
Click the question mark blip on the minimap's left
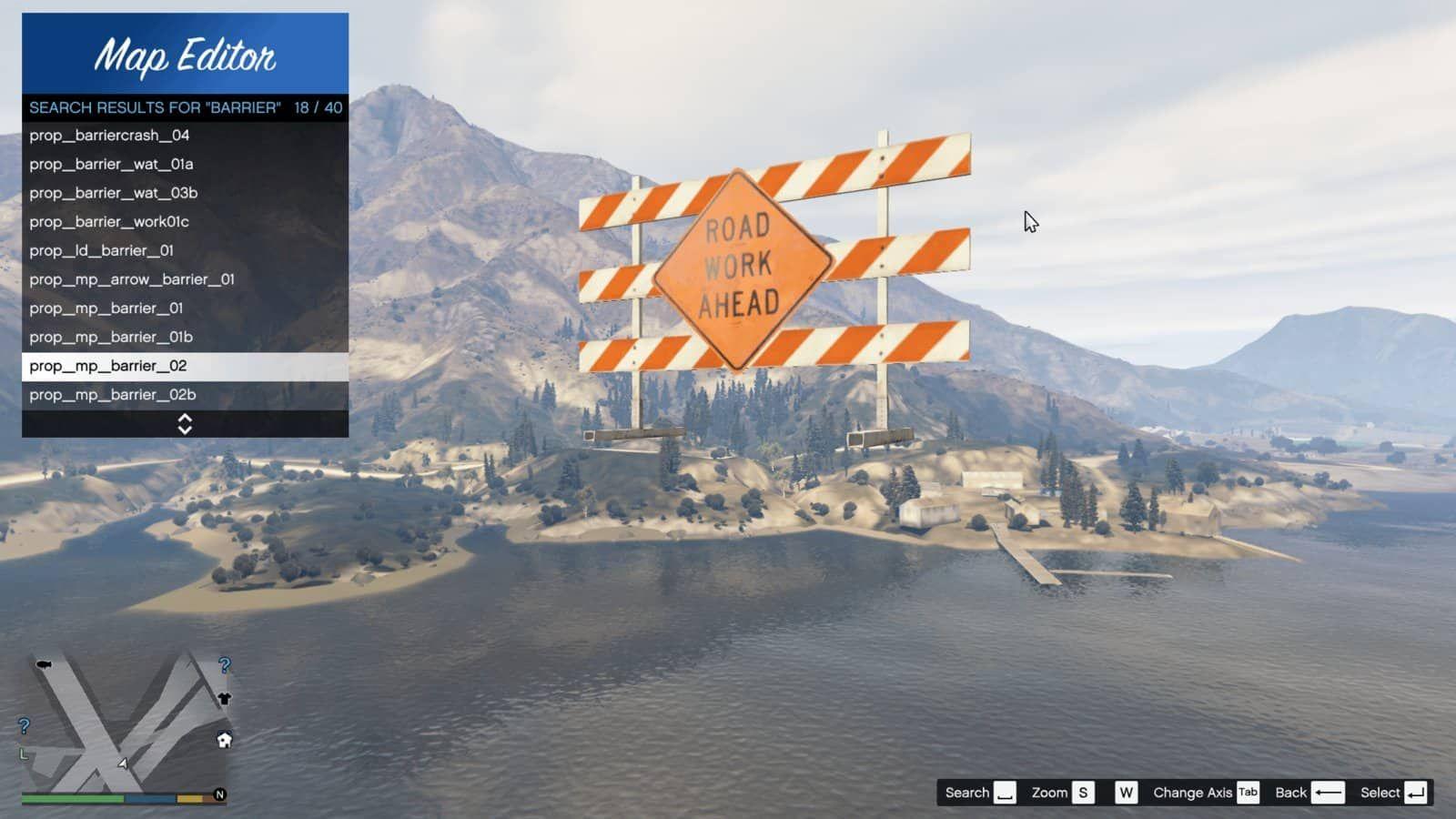coord(24,726)
